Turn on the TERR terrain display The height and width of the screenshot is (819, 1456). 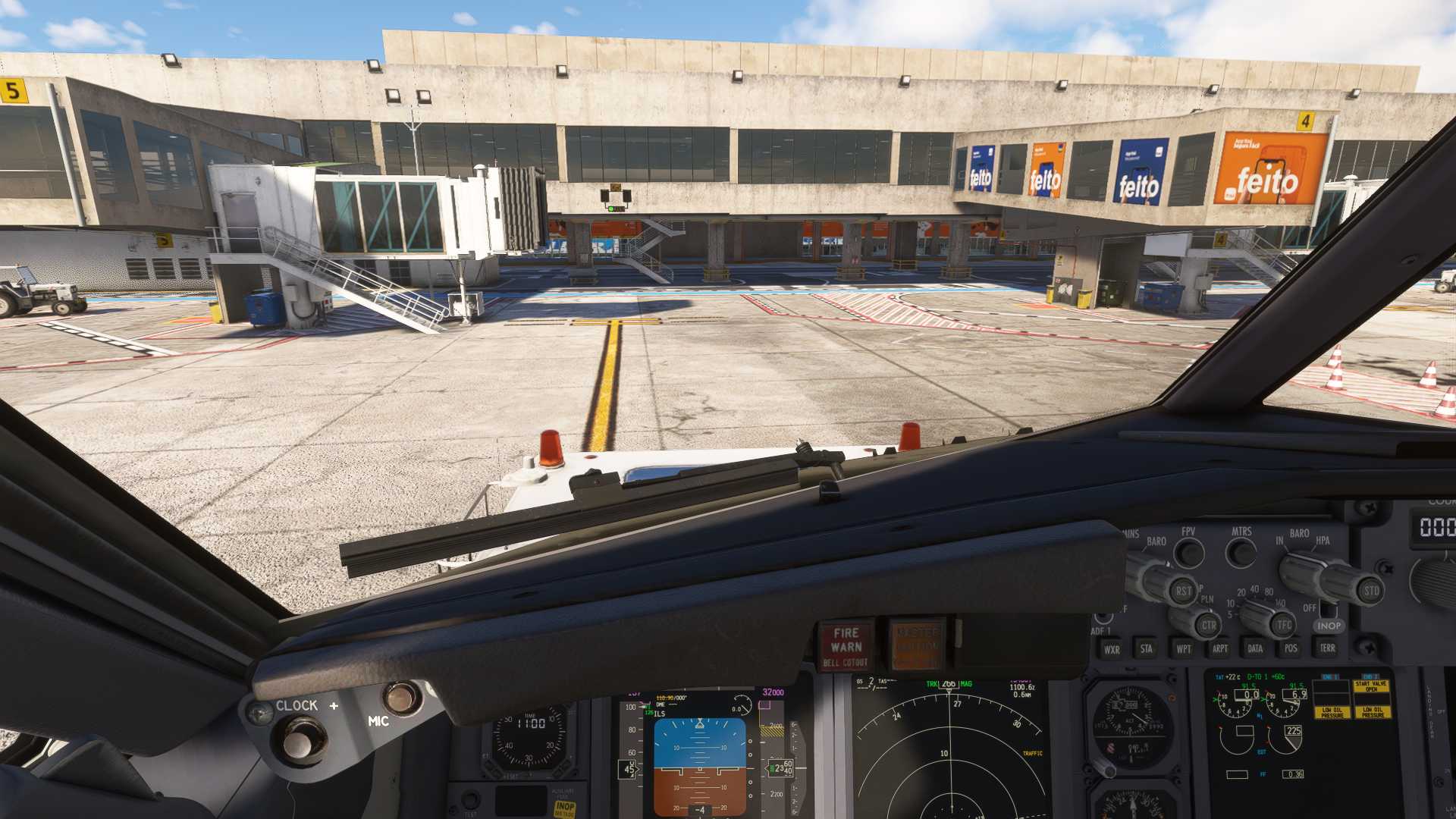[1327, 648]
